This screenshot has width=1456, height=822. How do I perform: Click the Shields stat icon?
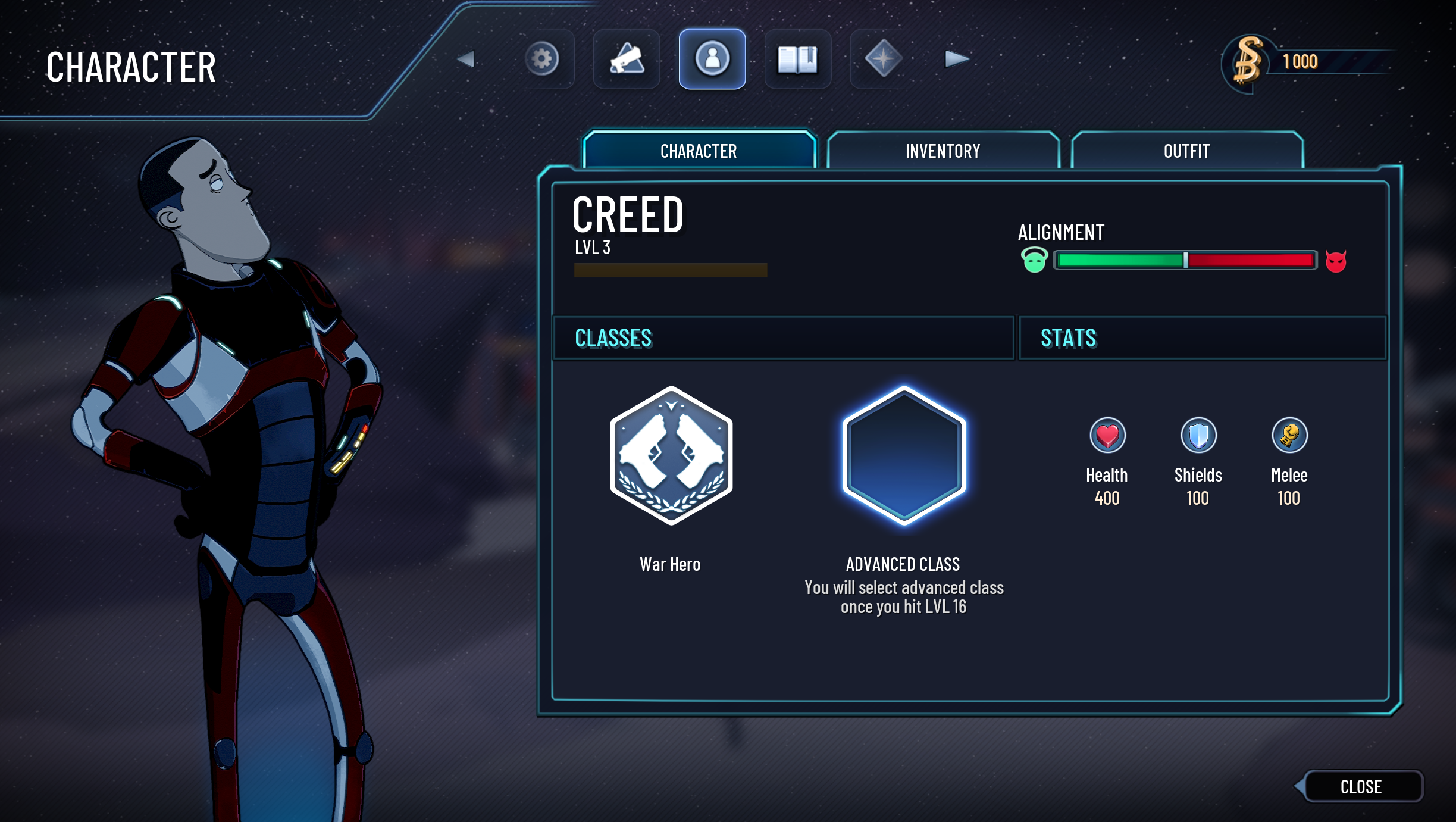(1198, 435)
